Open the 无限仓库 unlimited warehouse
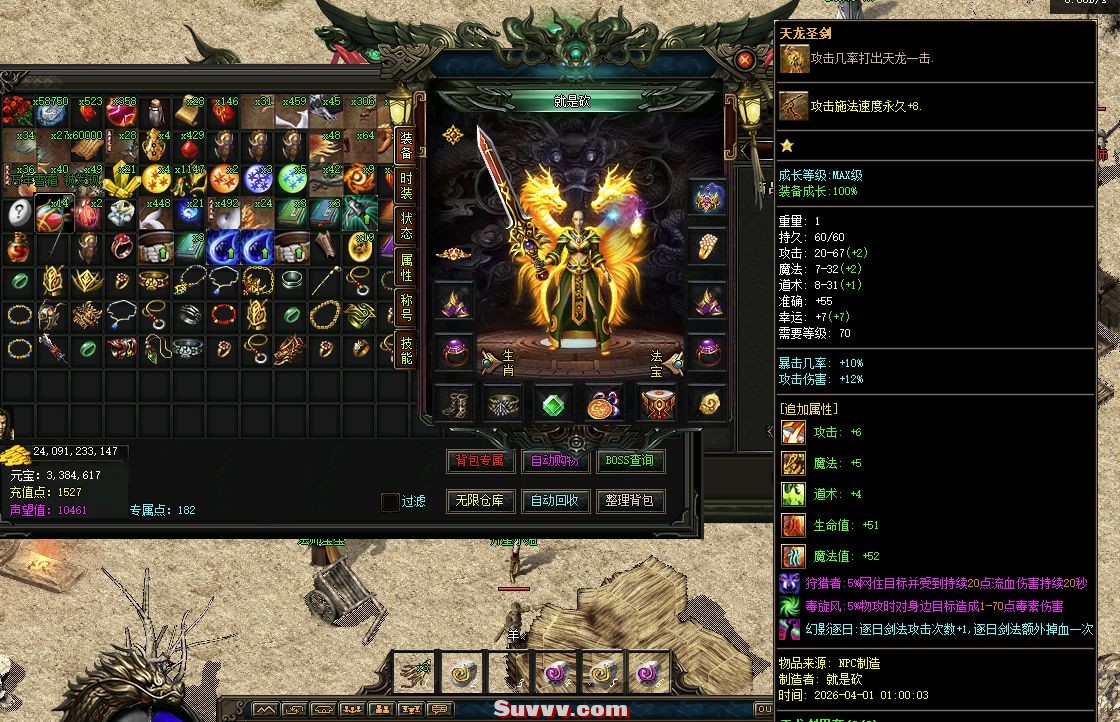Image resolution: width=1120 pixels, height=722 pixels. coord(480,501)
